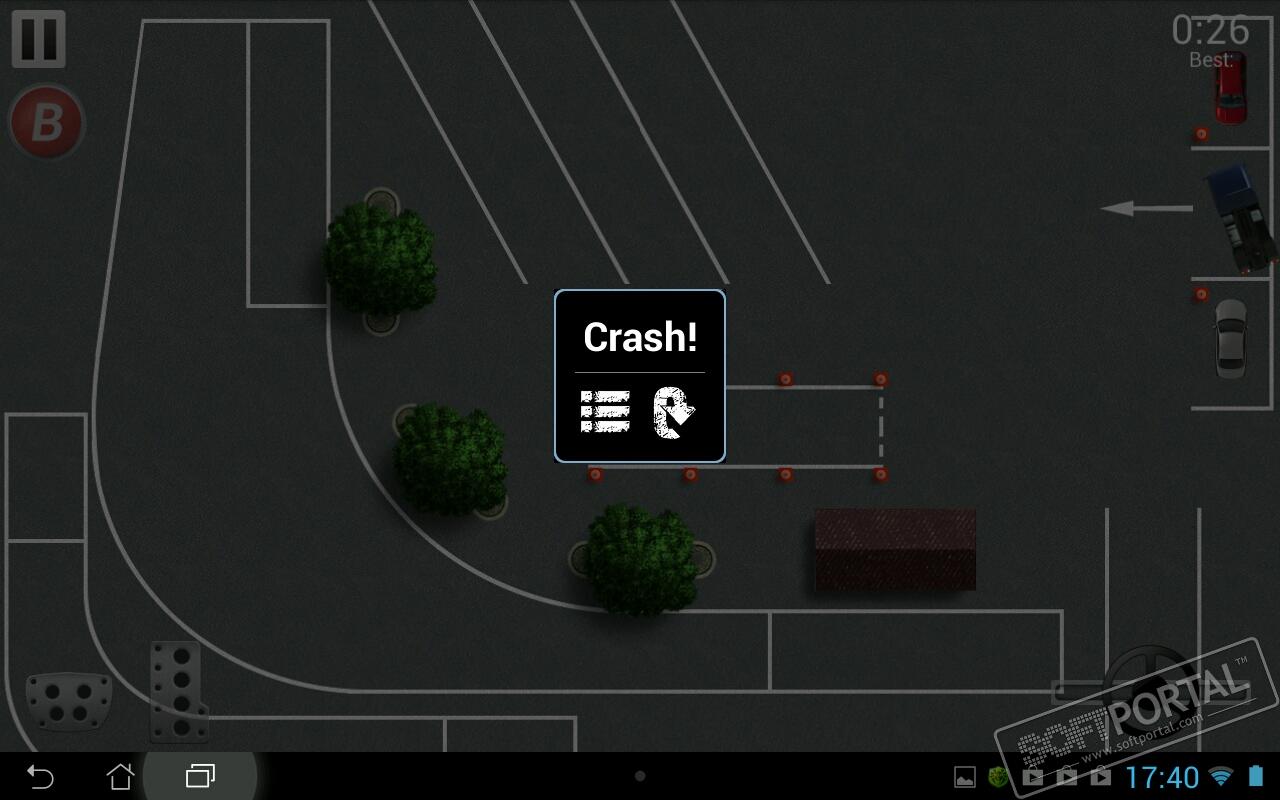Touch the steering wheel control
The width and height of the screenshot is (1280, 800).
(1150, 690)
